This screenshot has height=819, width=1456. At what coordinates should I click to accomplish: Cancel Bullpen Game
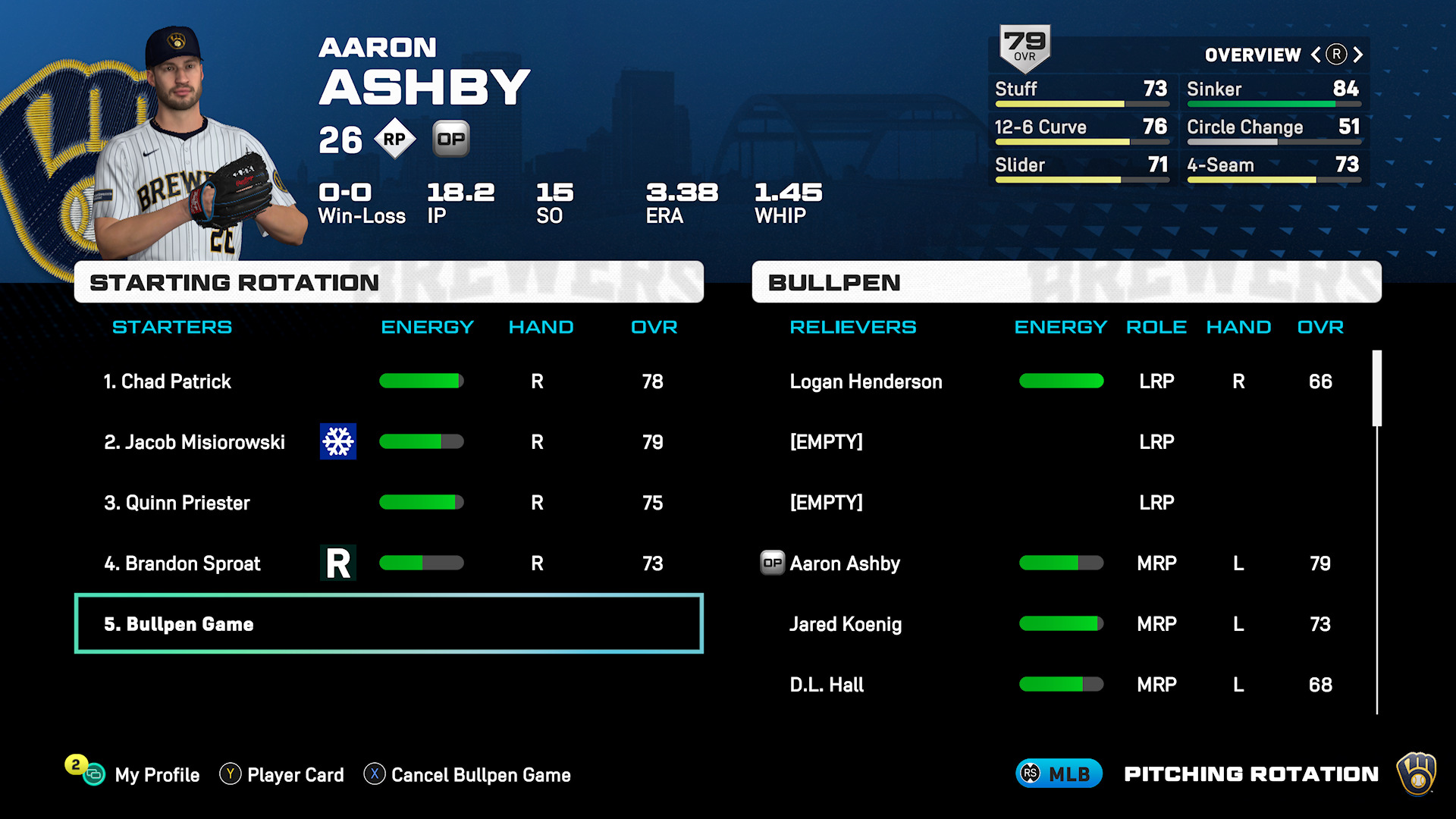click(480, 775)
